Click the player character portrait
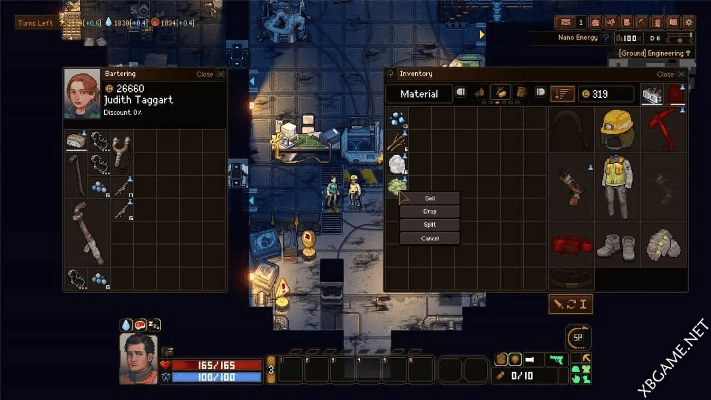Image resolution: width=711 pixels, height=400 pixels. coord(138,357)
